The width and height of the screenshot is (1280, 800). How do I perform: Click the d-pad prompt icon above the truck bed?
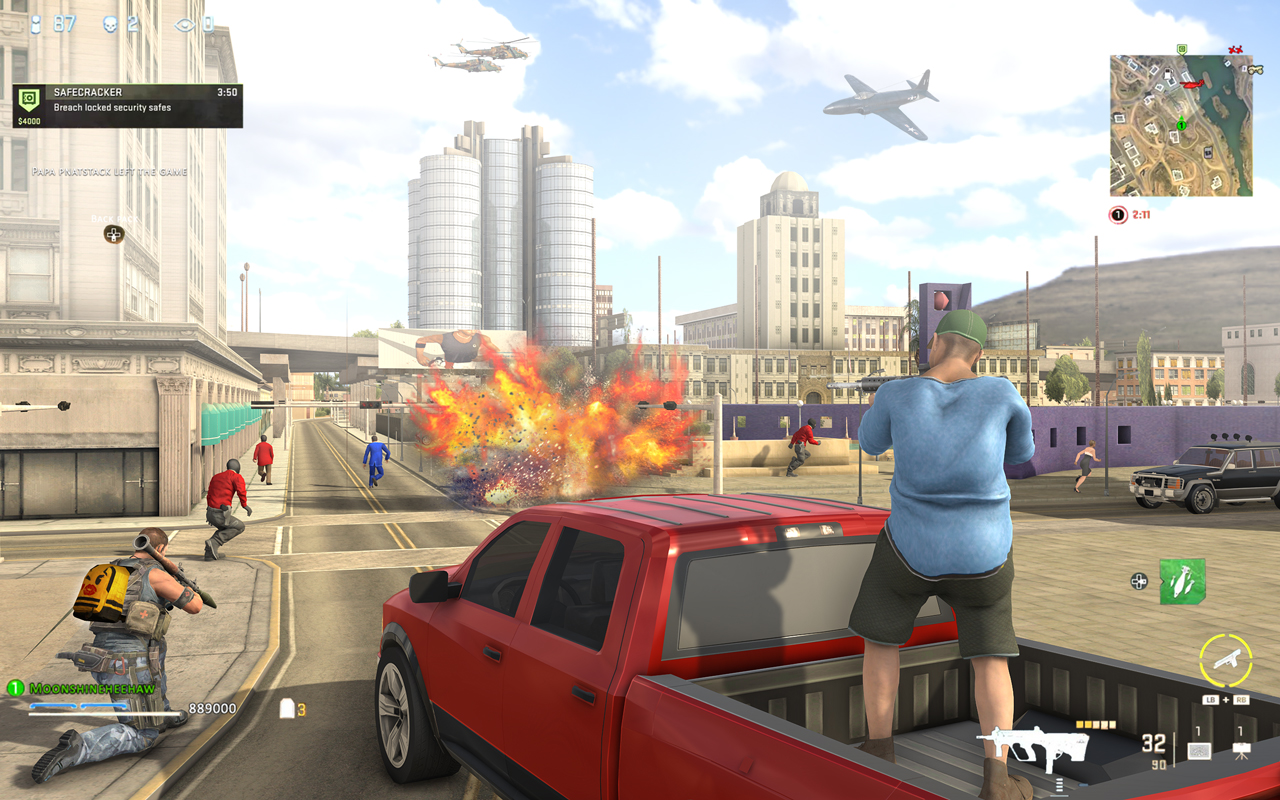[1139, 580]
